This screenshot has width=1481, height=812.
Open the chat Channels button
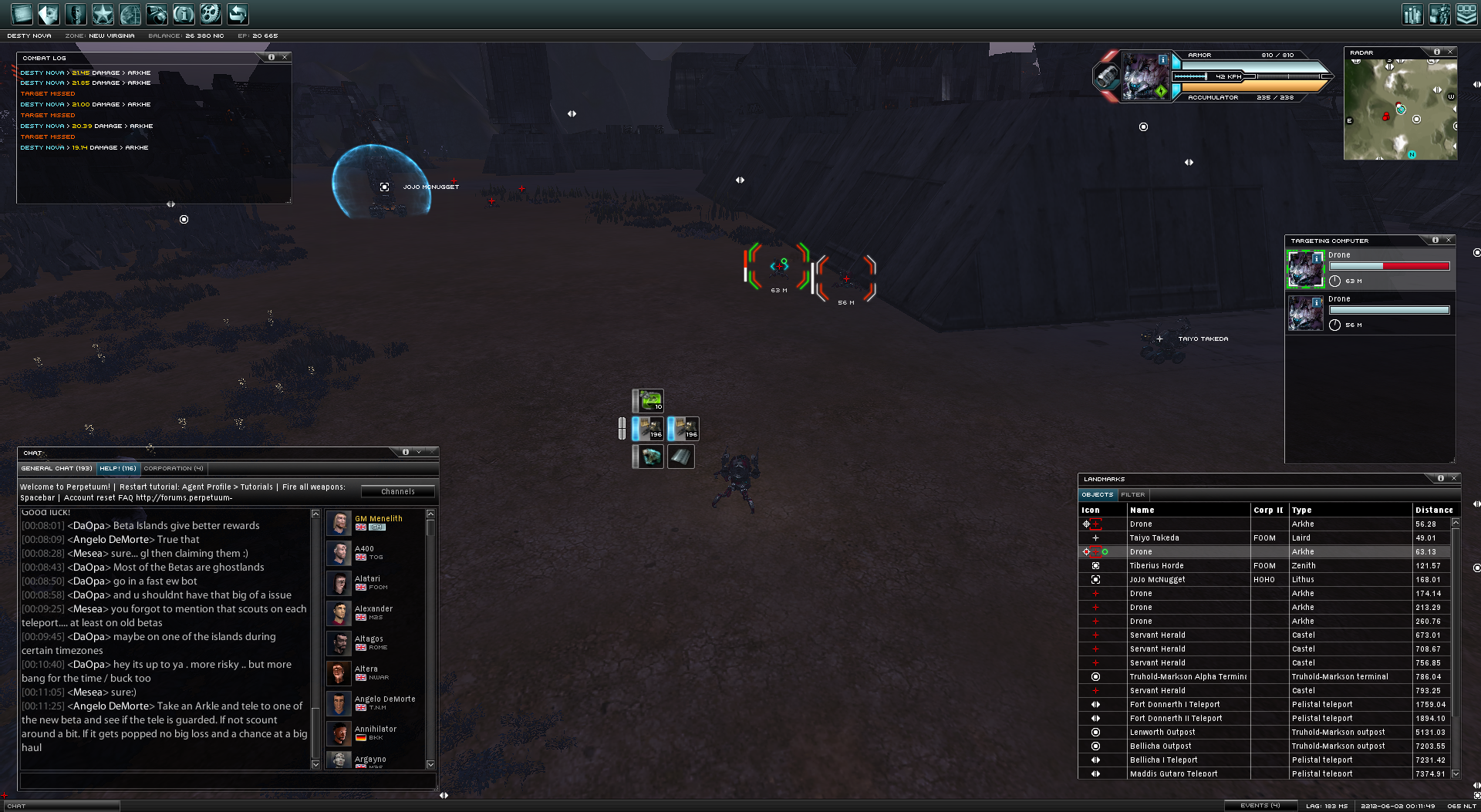(398, 491)
